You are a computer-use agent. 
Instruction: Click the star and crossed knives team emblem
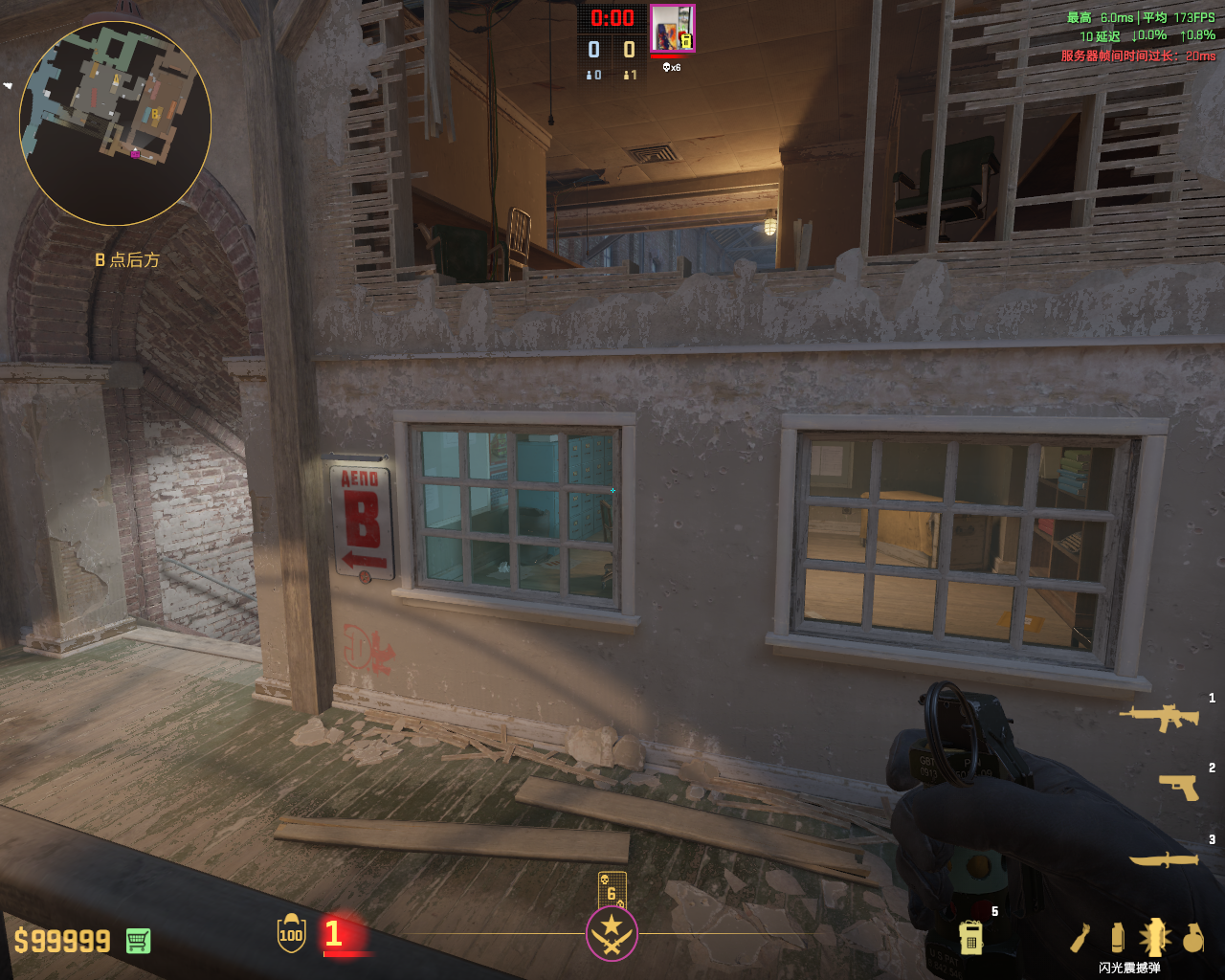pos(612,932)
